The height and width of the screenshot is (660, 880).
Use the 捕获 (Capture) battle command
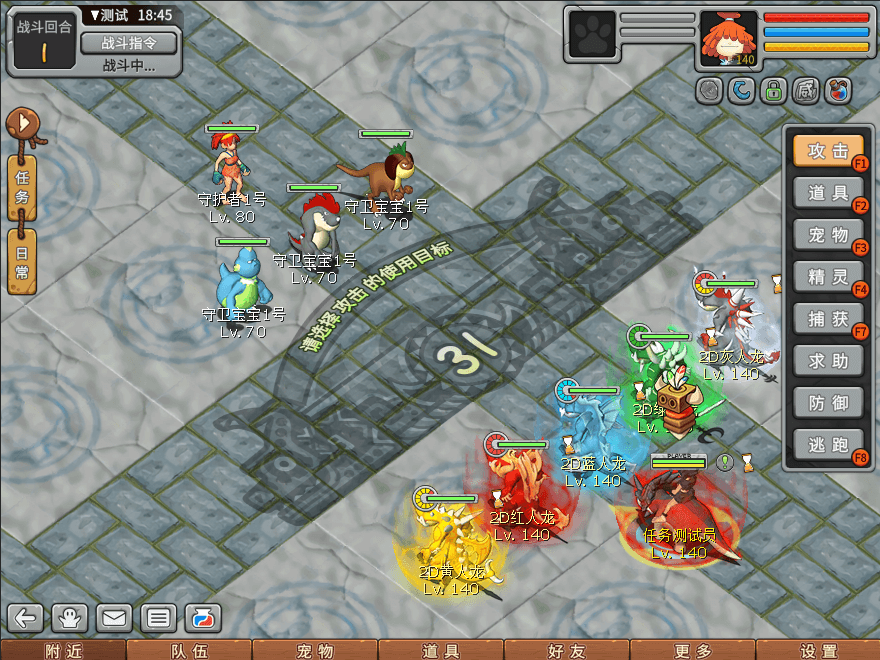pos(827,319)
